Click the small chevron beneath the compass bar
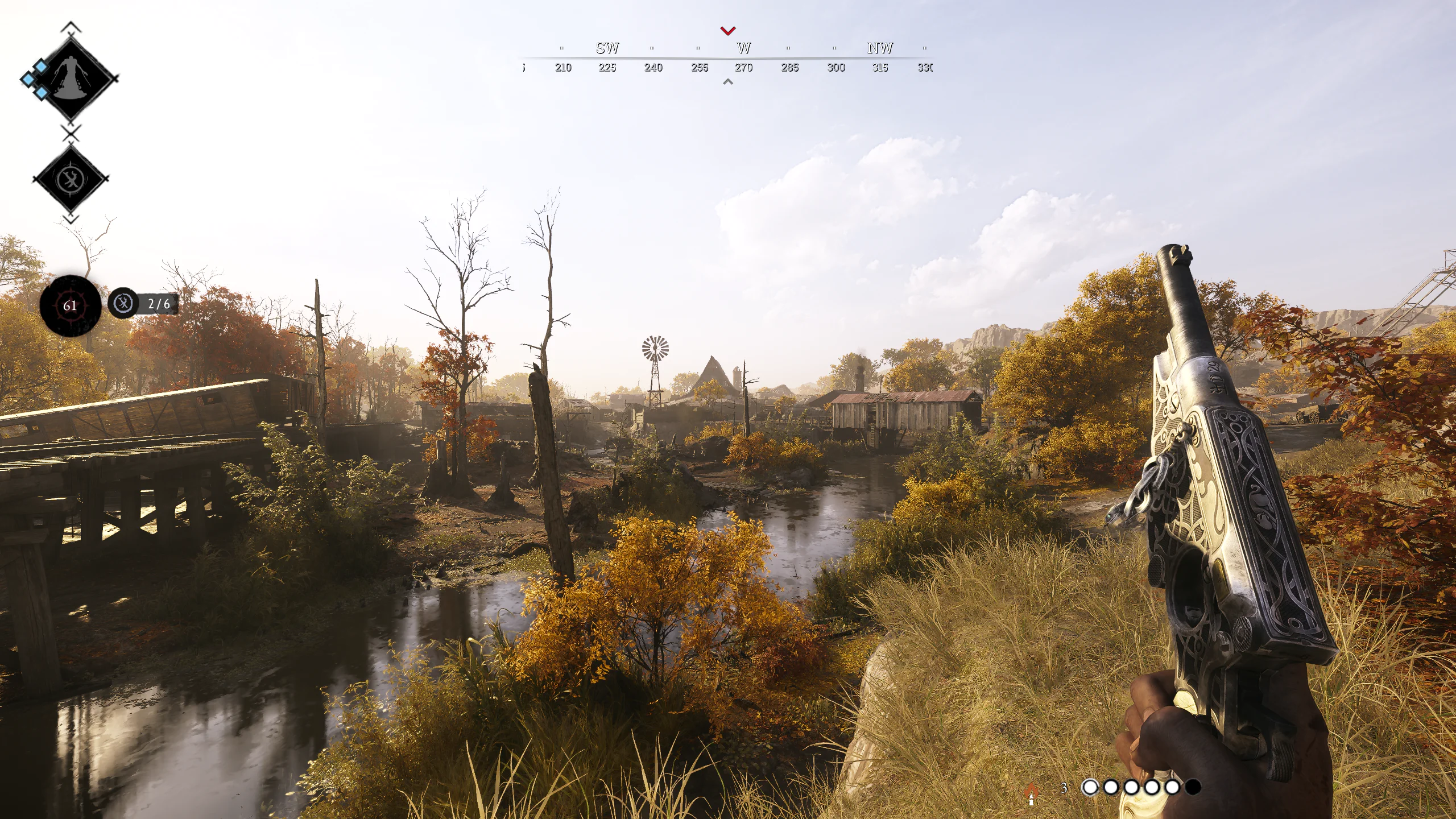1456x819 pixels. click(x=727, y=82)
